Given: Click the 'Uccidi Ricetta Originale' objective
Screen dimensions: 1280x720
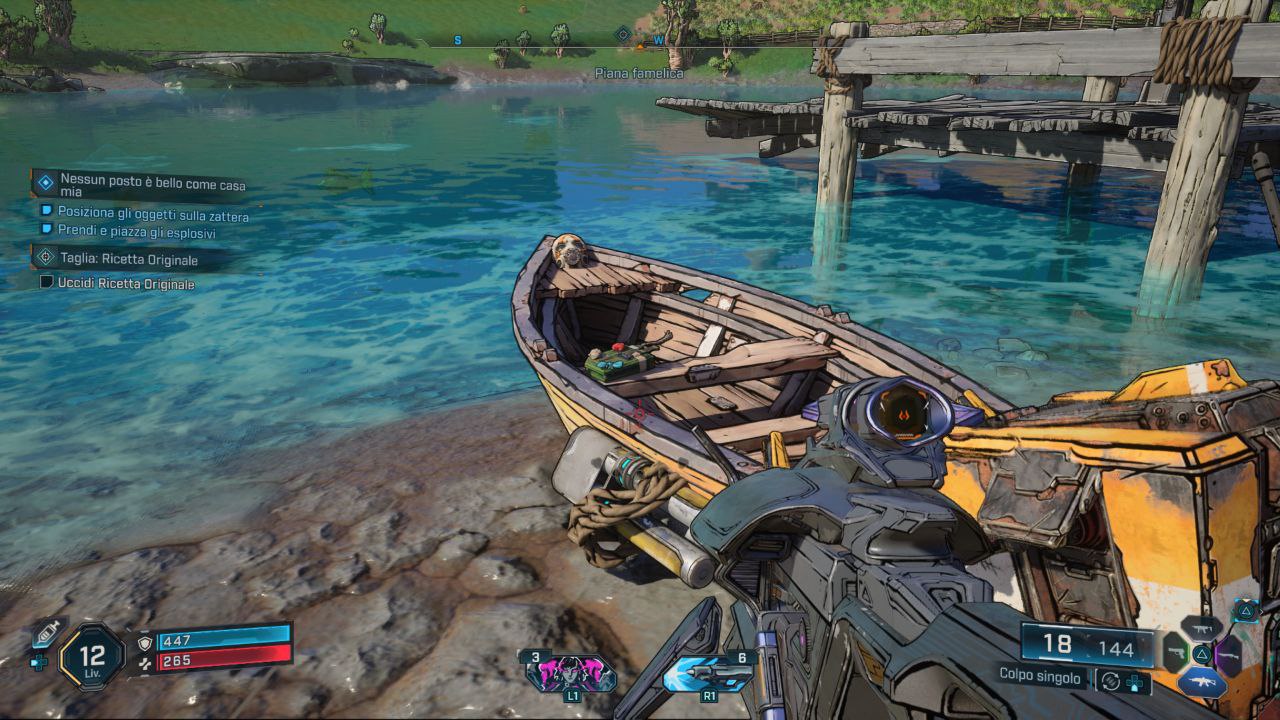Looking at the screenshot, I should point(125,284).
